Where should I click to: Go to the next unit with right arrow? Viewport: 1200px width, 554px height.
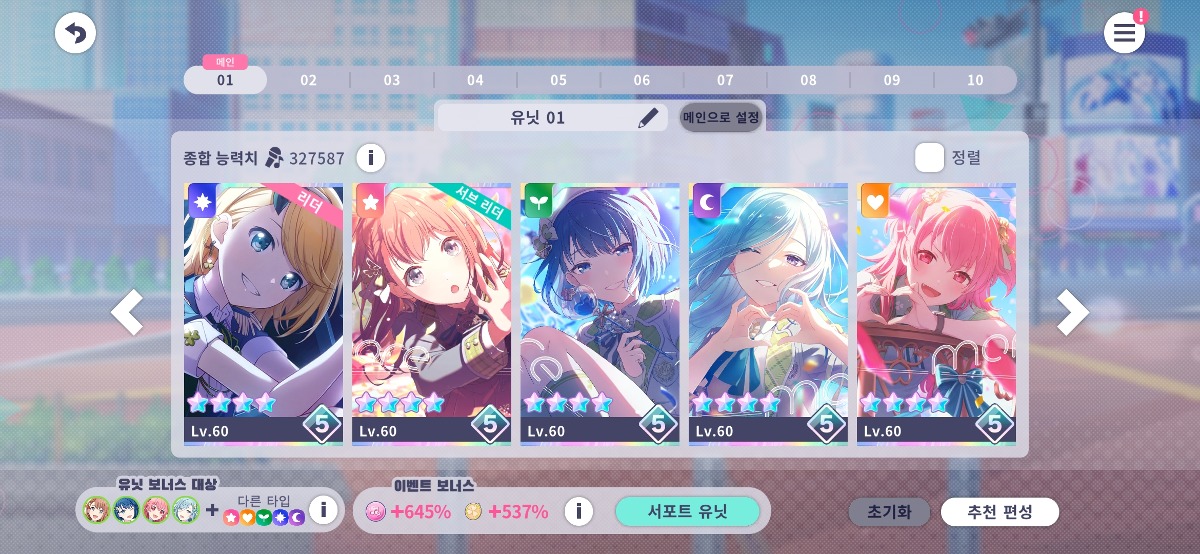(x=1072, y=313)
